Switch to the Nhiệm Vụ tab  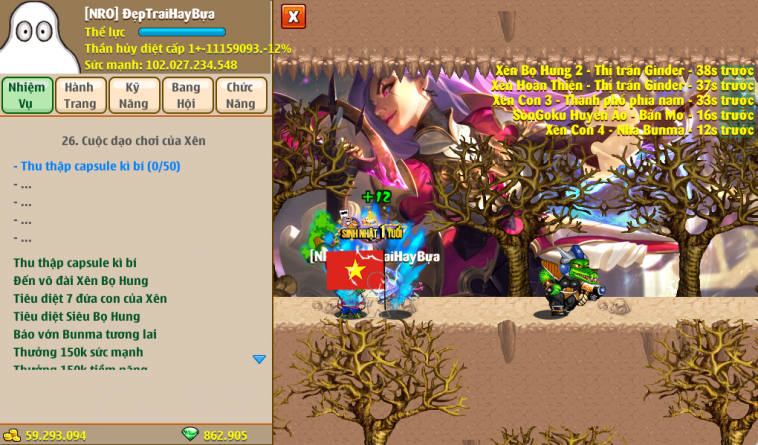pos(27,95)
